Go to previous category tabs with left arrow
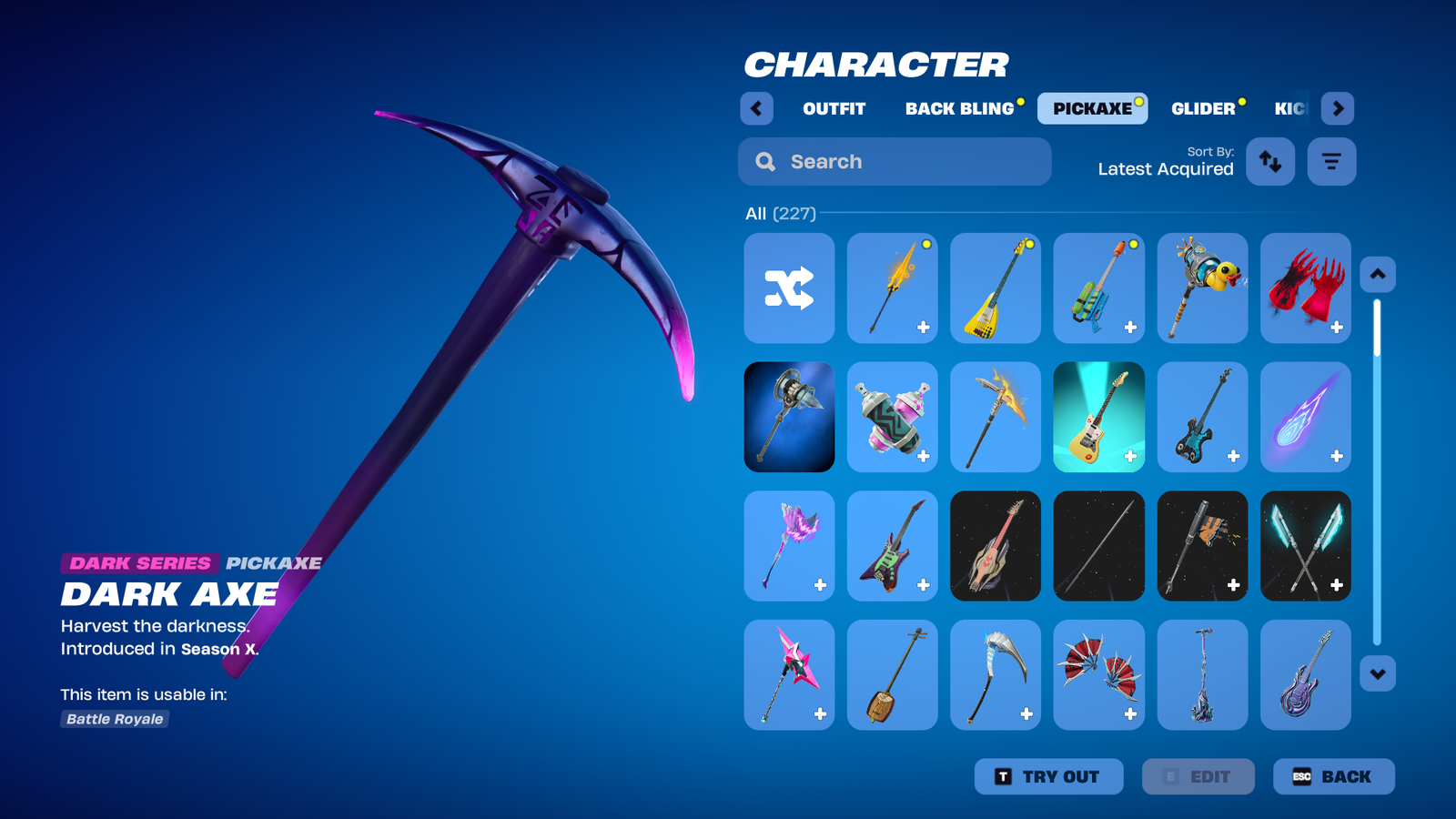Viewport: 1456px width, 819px height. click(x=756, y=108)
